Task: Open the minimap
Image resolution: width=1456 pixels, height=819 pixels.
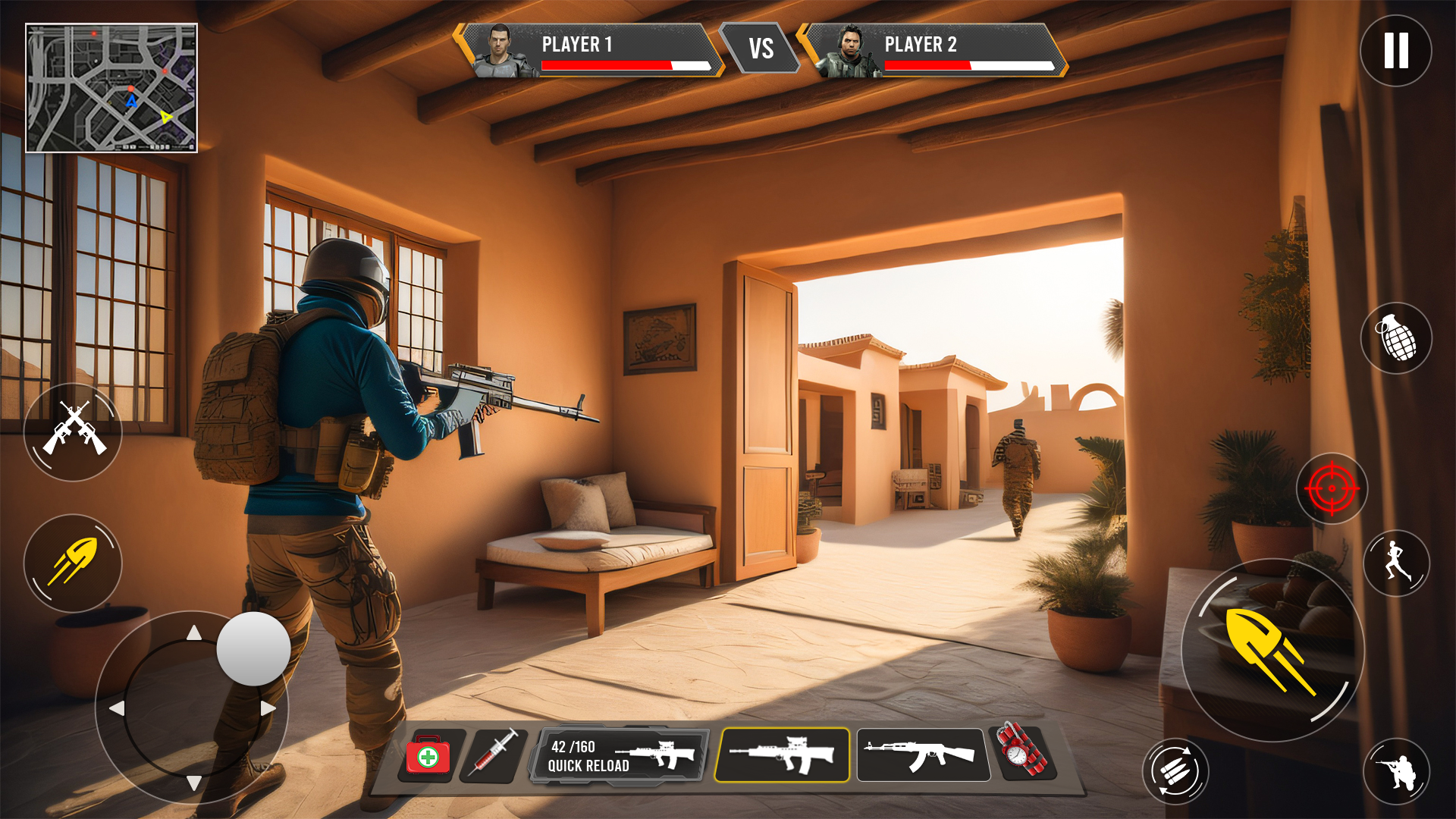Action: pos(111,88)
